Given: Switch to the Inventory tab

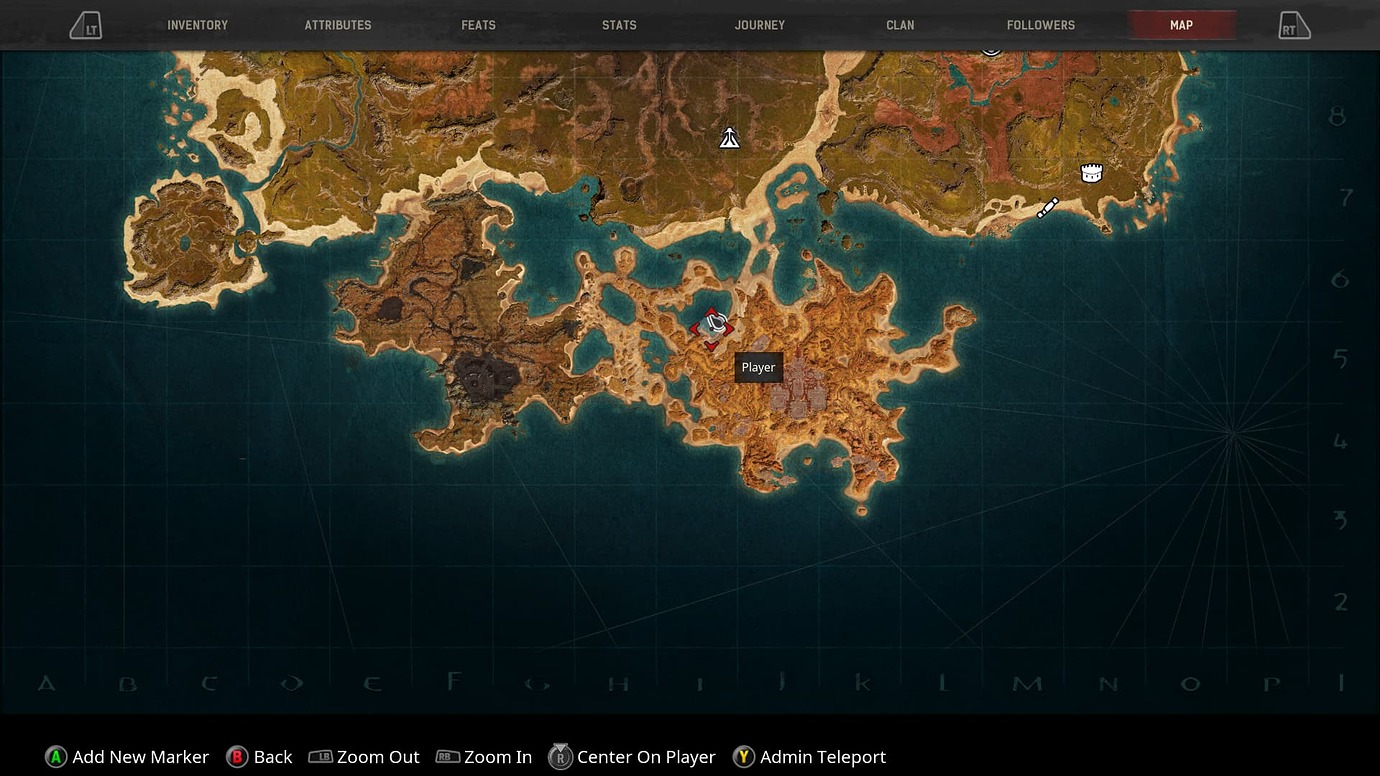Looking at the screenshot, I should (x=197, y=25).
